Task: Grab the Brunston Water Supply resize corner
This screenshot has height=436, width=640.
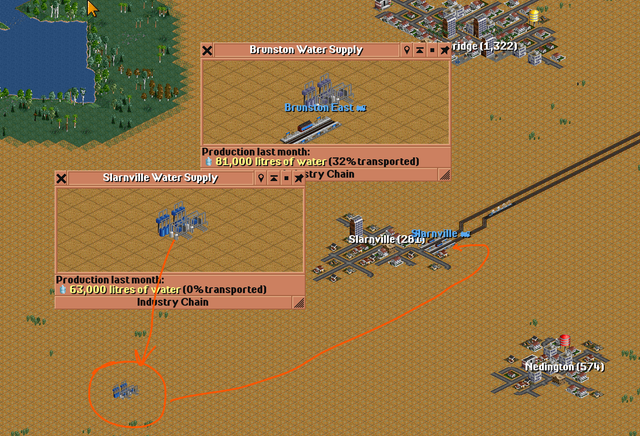Action: point(444,174)
